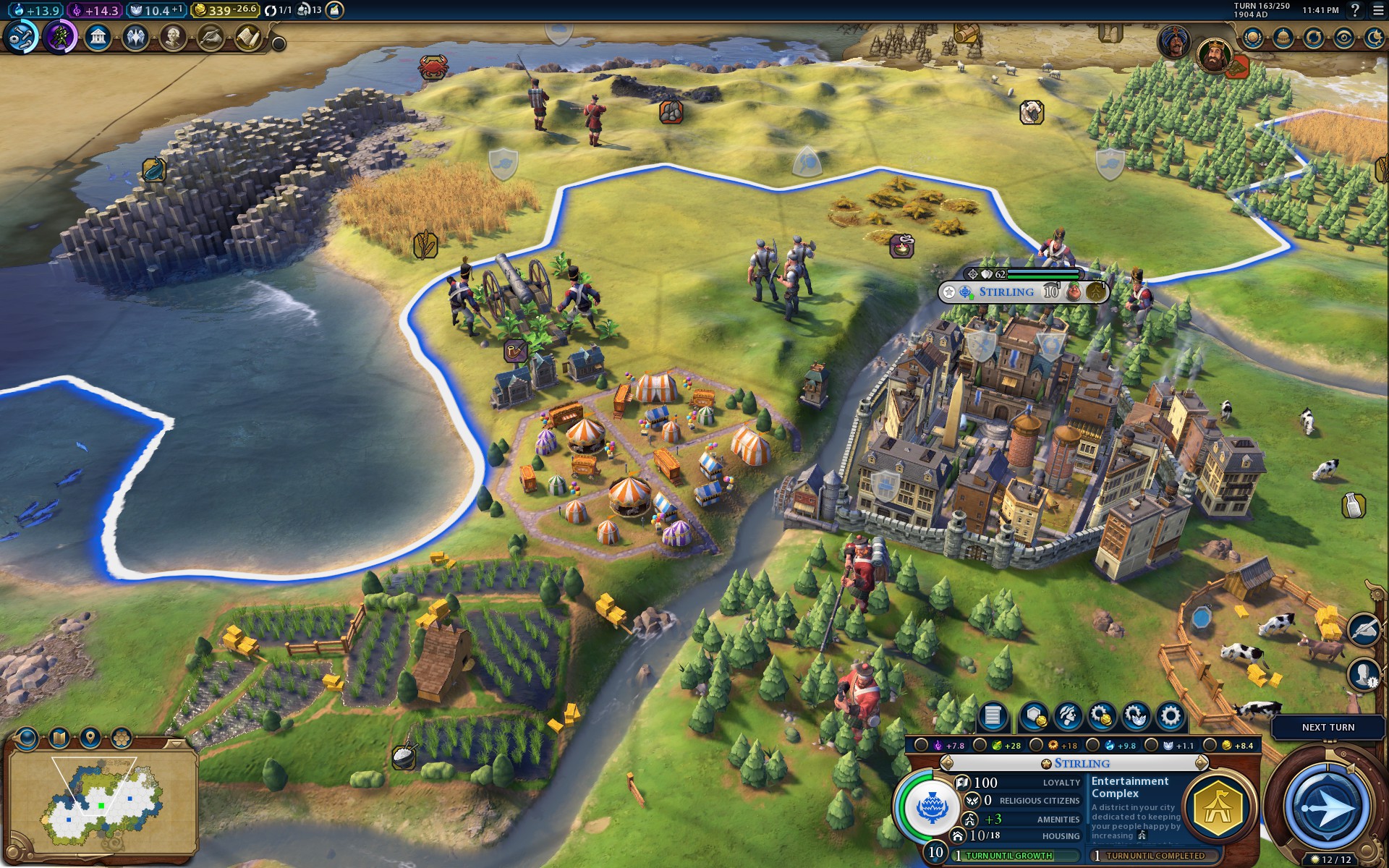Viewport: 1389px width, 868px height.
Task: Click the Stirling city banner
Action: tap(1006, 292)
